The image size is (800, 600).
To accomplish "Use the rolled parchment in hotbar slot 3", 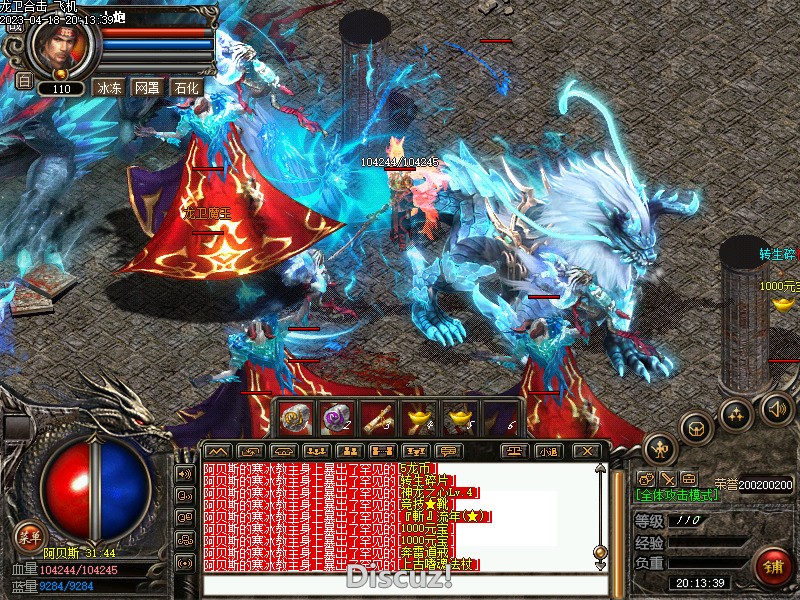I will pyautogui.click(x=376, y=418).
